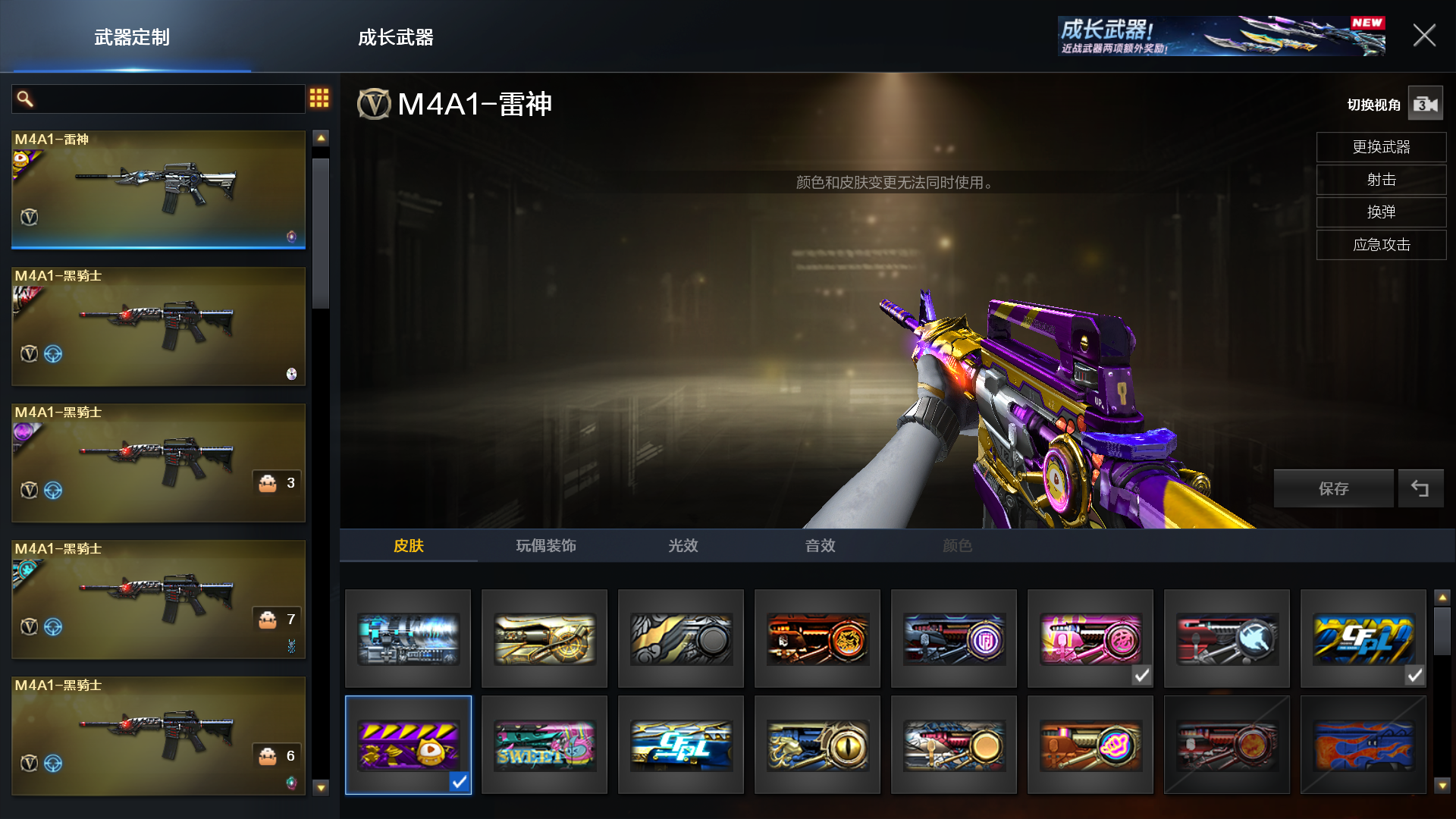Open the 玩偶装饰 category tab

click(x=546, y=546)
